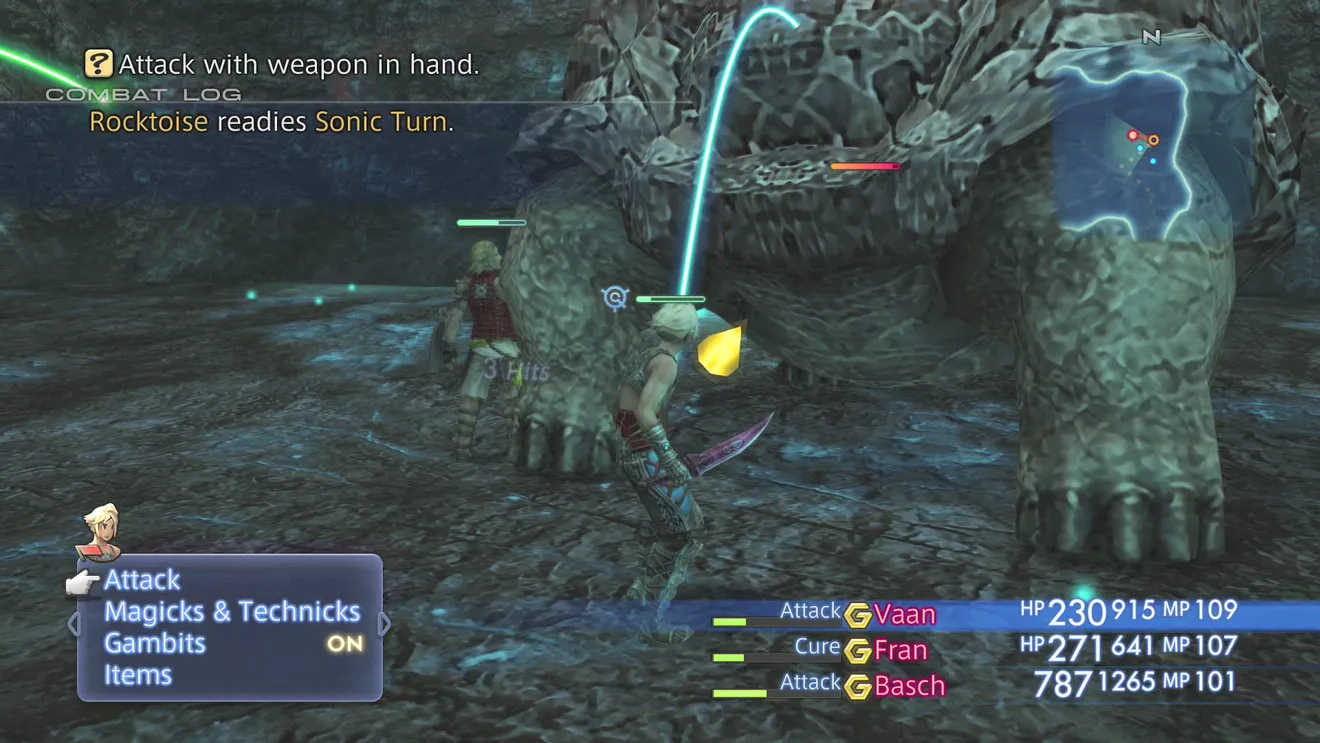This screenshot has width=1320, height=743.
Task: Select Vaan in the party list
Action: pos(904,614)
